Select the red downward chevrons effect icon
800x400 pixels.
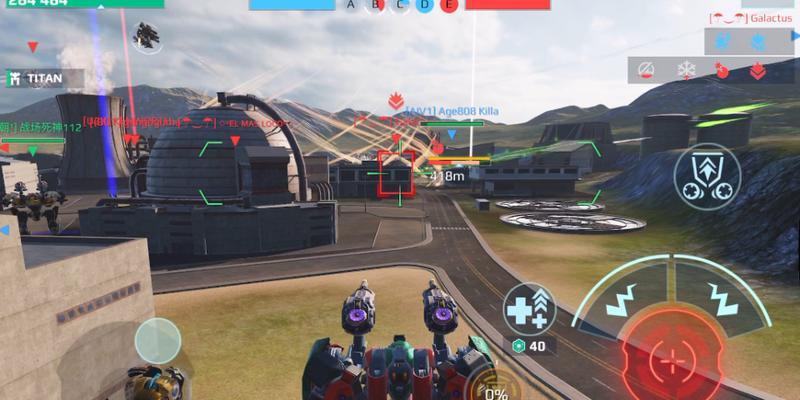tap(757, 70)
